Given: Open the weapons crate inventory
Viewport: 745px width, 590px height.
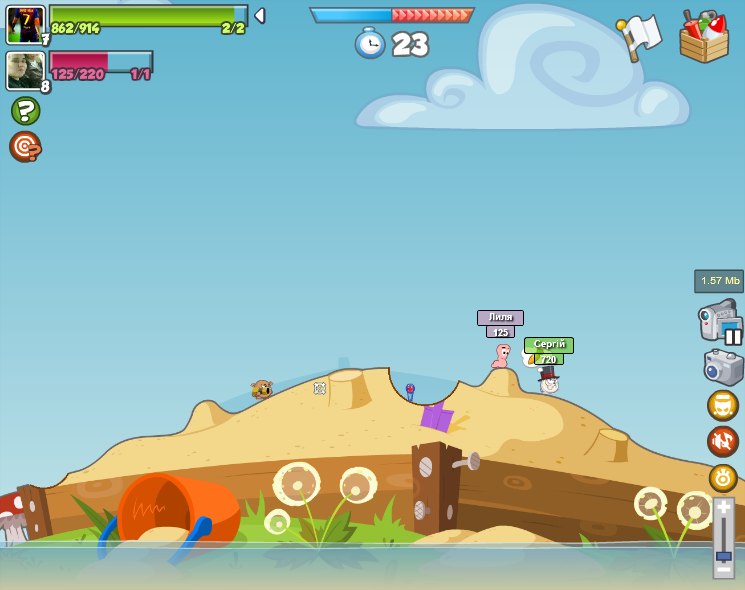Looking at the screenshot, I should point(704,38).
